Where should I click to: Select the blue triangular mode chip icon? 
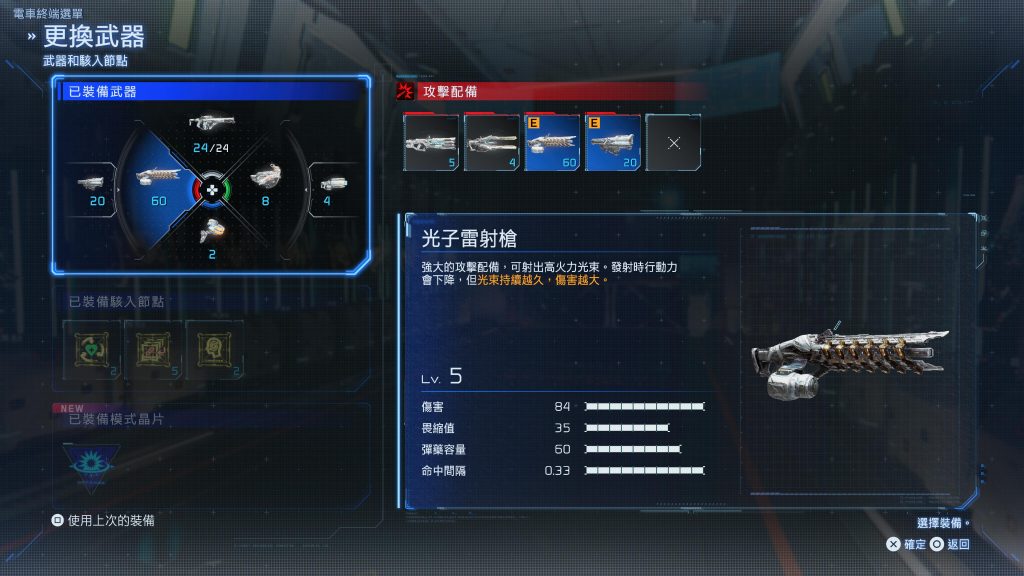pyautogui.click(x=92, y=463)
